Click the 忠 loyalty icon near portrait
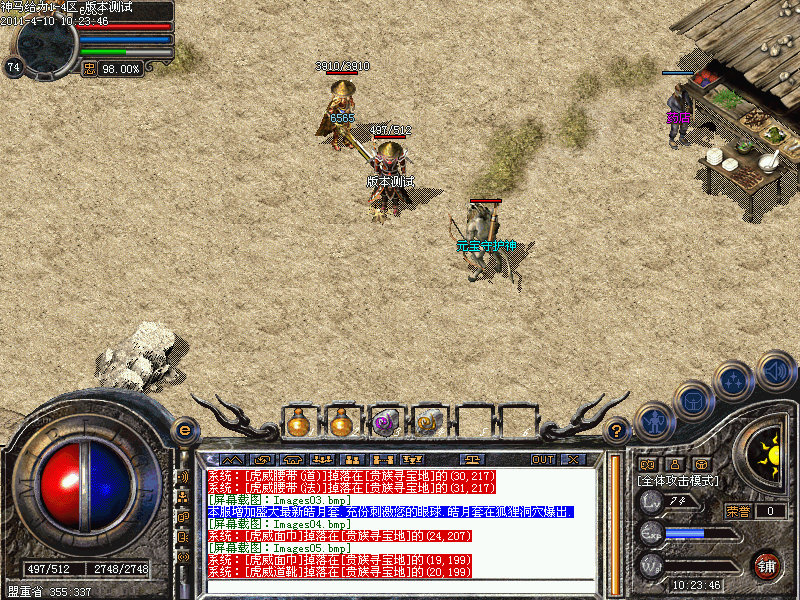Viewport: 800px width, 600px height. point(89,68)
